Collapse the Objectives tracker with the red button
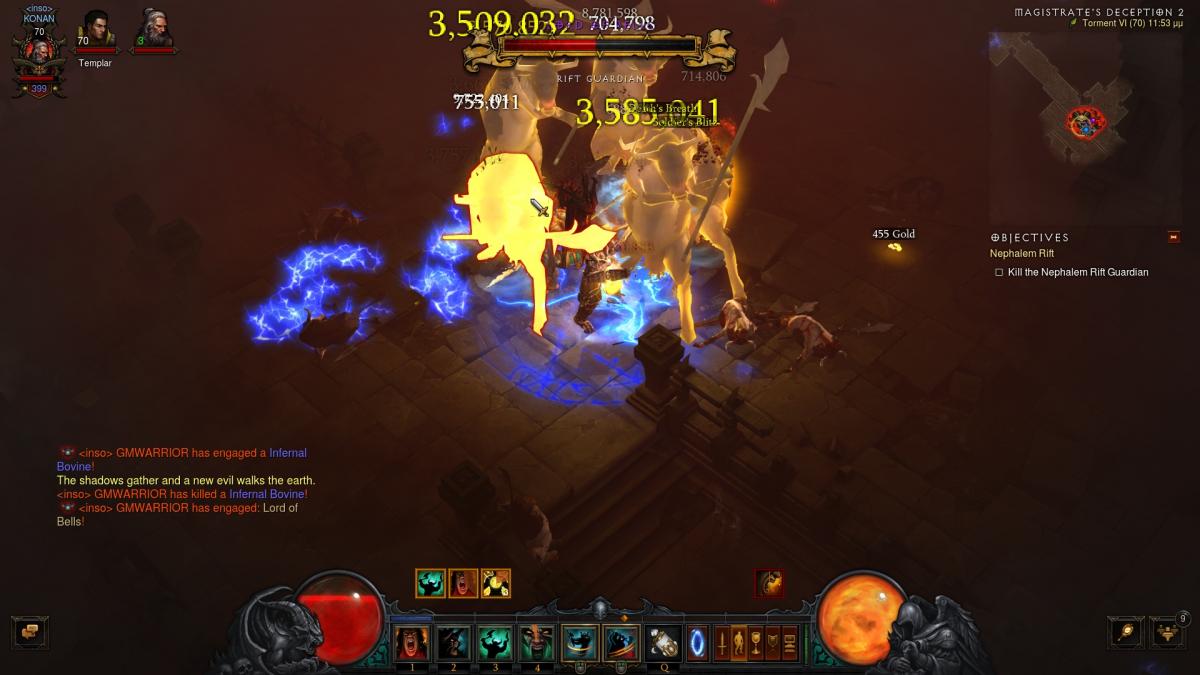This screenshot has height=675, width=1200. click(1174, 237)
